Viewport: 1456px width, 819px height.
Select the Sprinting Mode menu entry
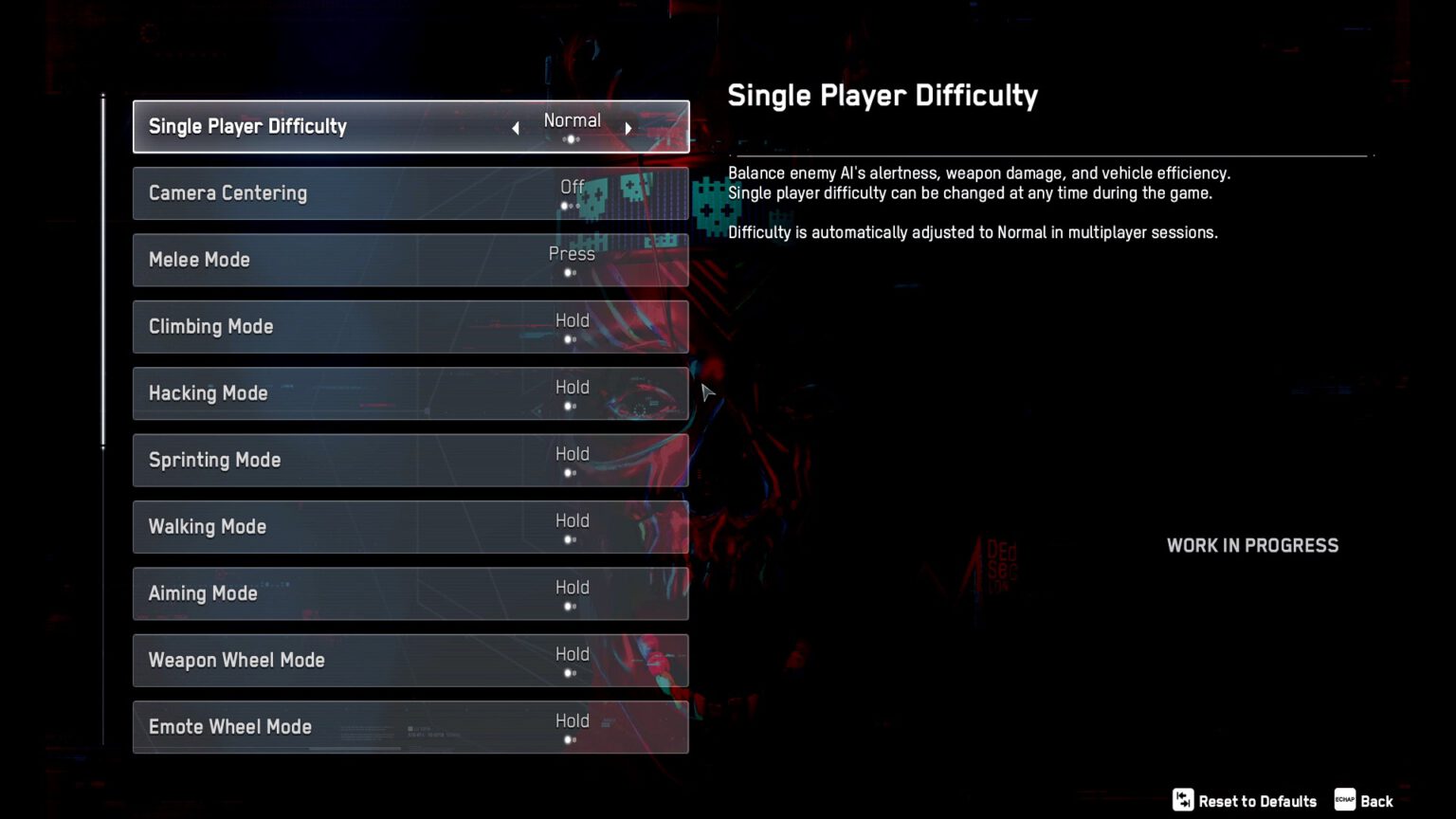[x=410, y=460]
